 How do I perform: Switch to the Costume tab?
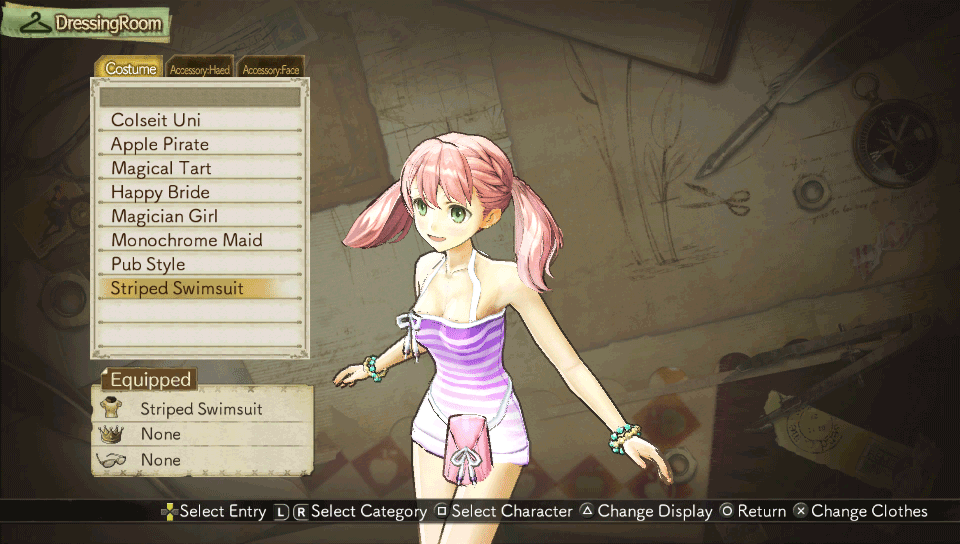[x=131, y=69]
